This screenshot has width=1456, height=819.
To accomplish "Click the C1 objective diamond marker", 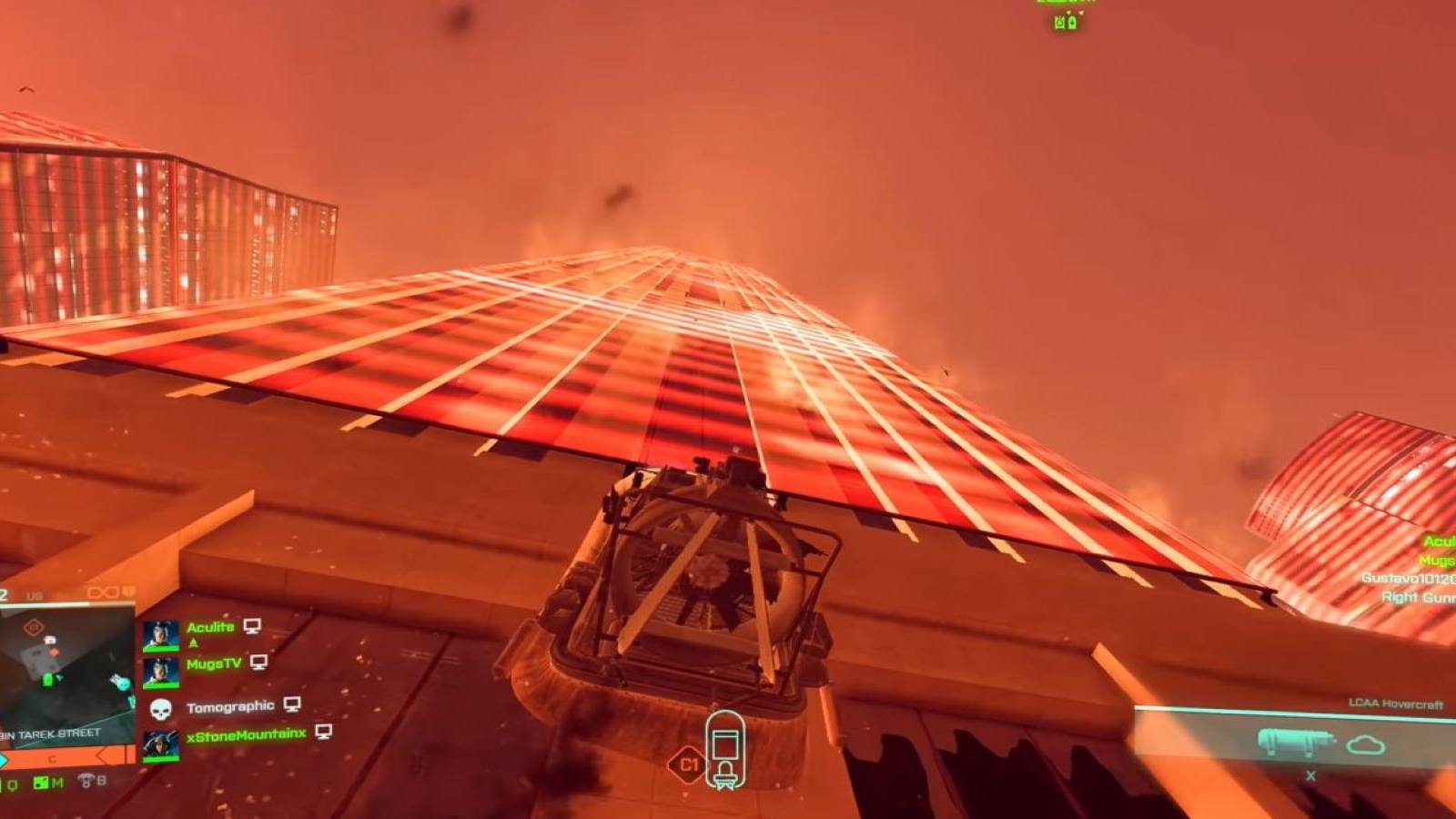I will point(688,764).
